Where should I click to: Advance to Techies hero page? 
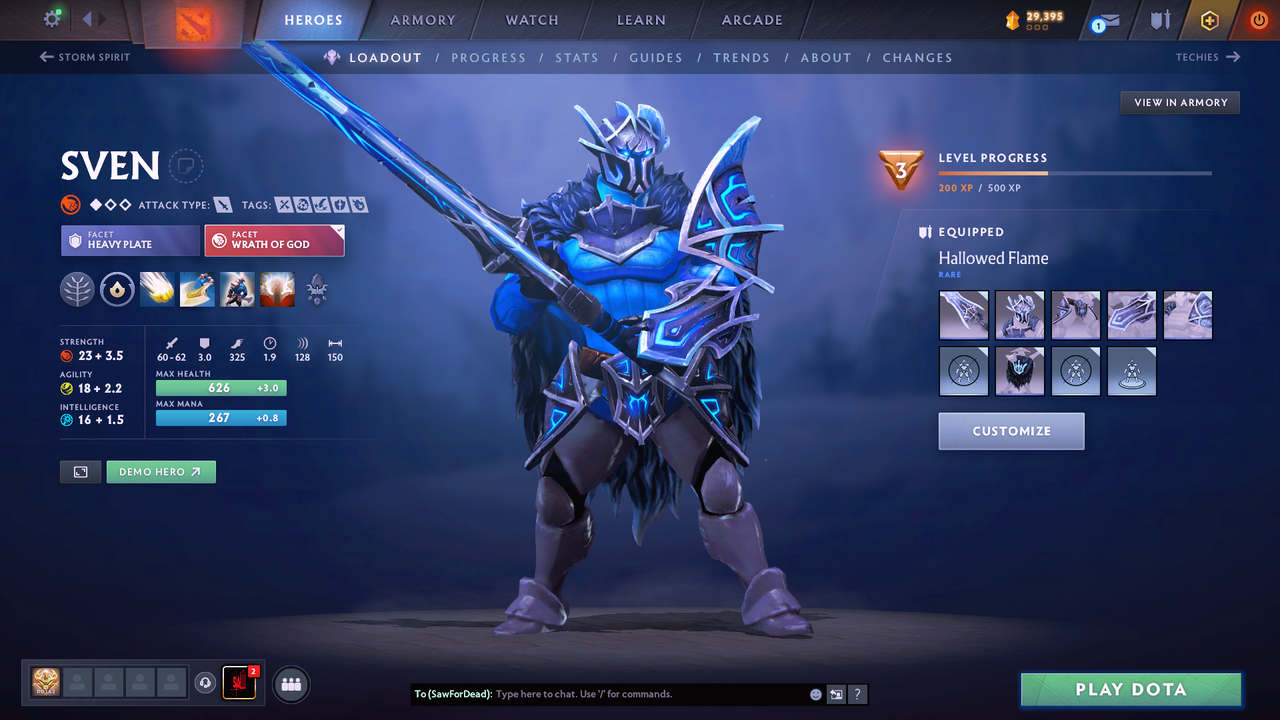pos(1209,57)
